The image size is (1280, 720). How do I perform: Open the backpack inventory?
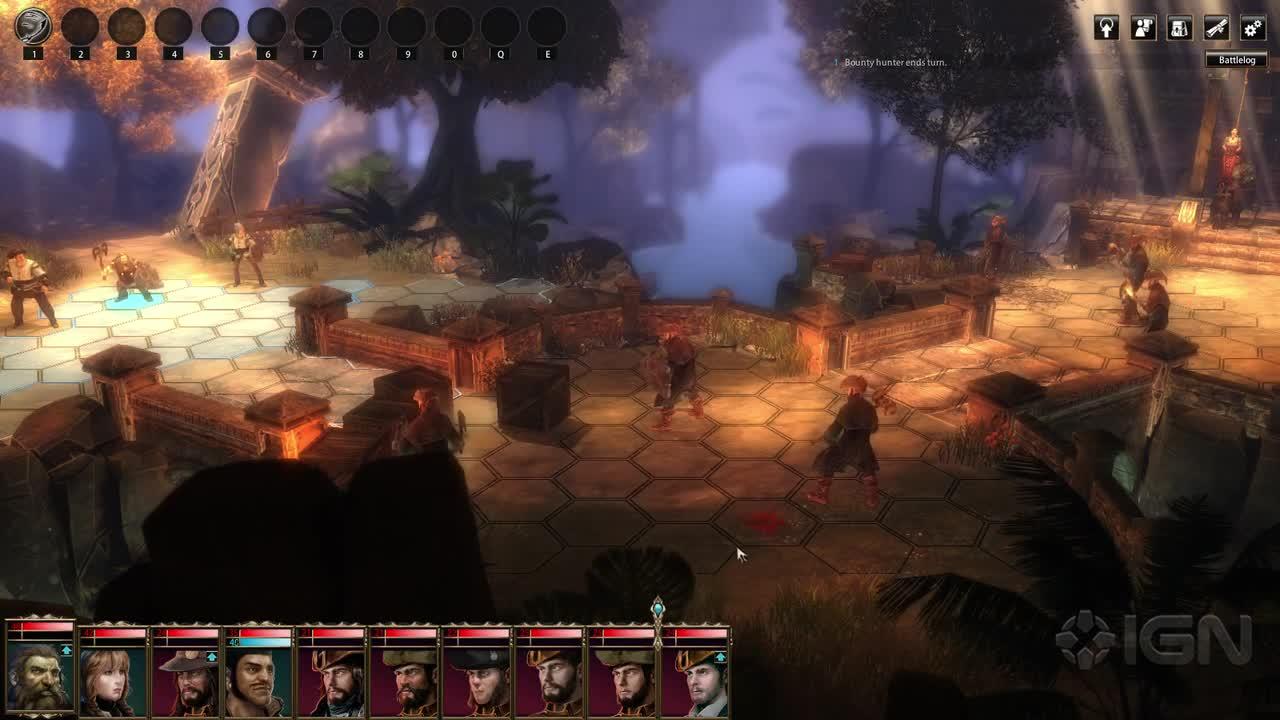click(x=1180, y=28)
